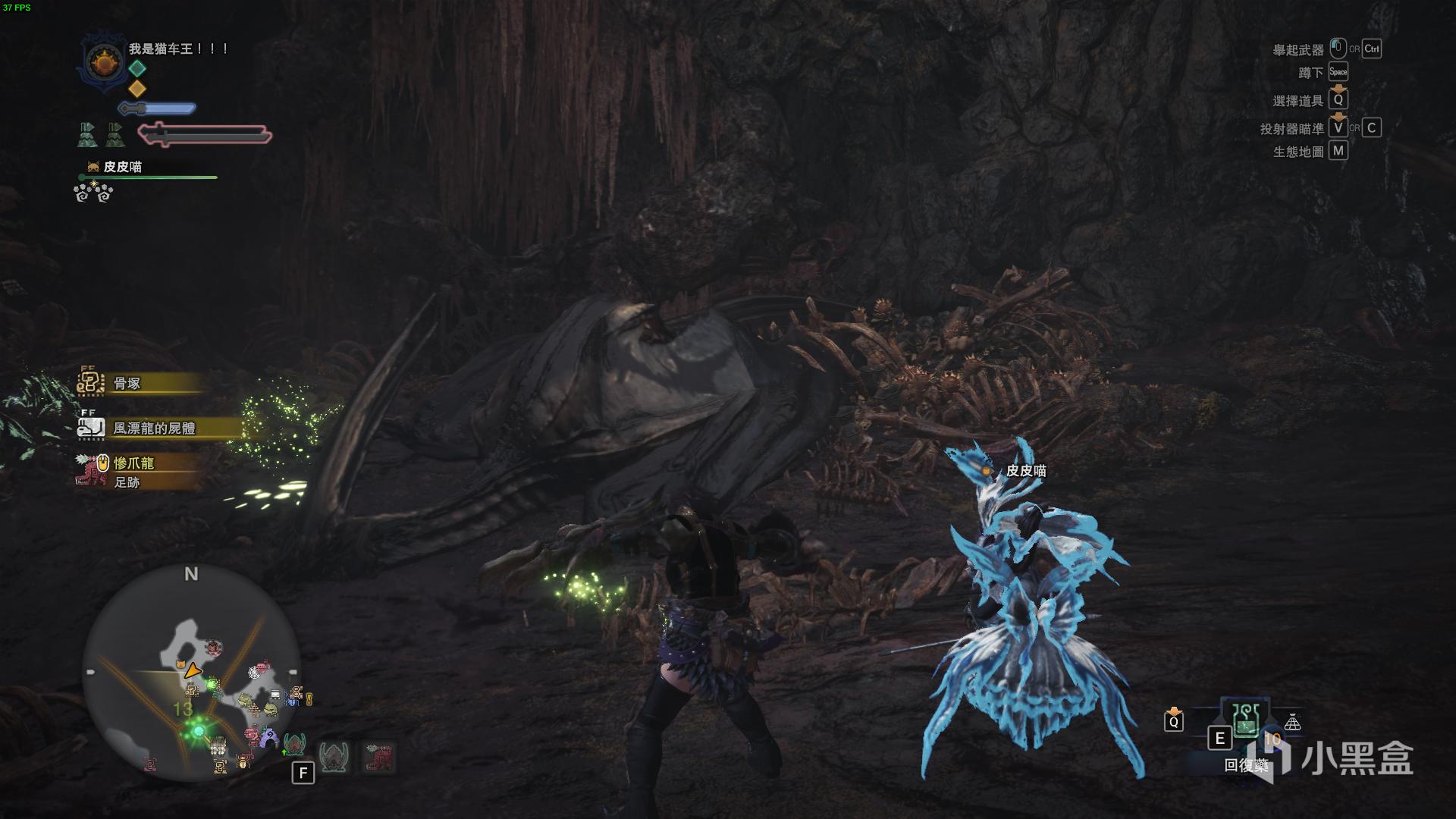Select the 回復藥 potion item slot
1456x819 pixels.
pos(1245,720)
